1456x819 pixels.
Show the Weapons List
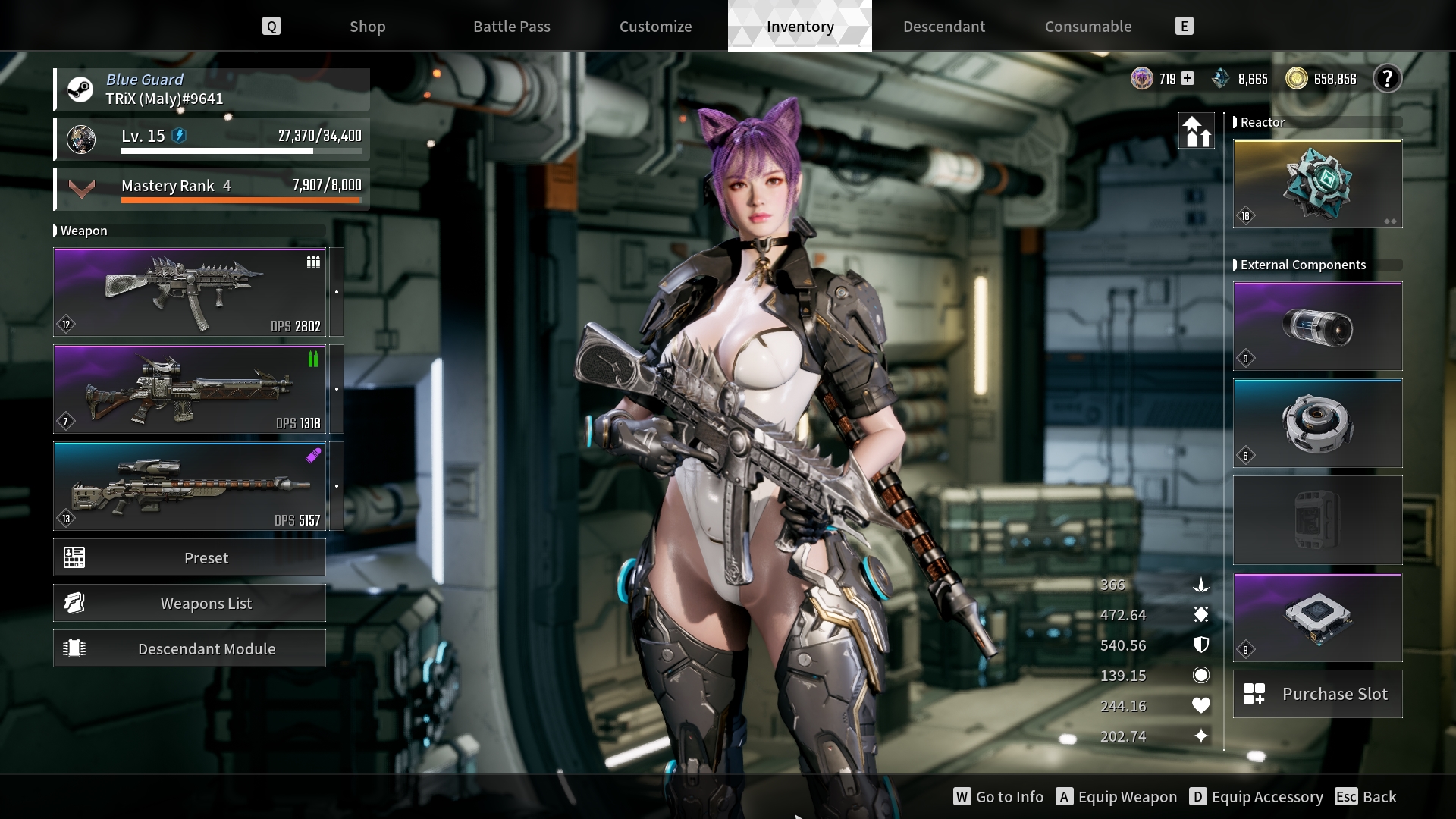click(190, 604)
